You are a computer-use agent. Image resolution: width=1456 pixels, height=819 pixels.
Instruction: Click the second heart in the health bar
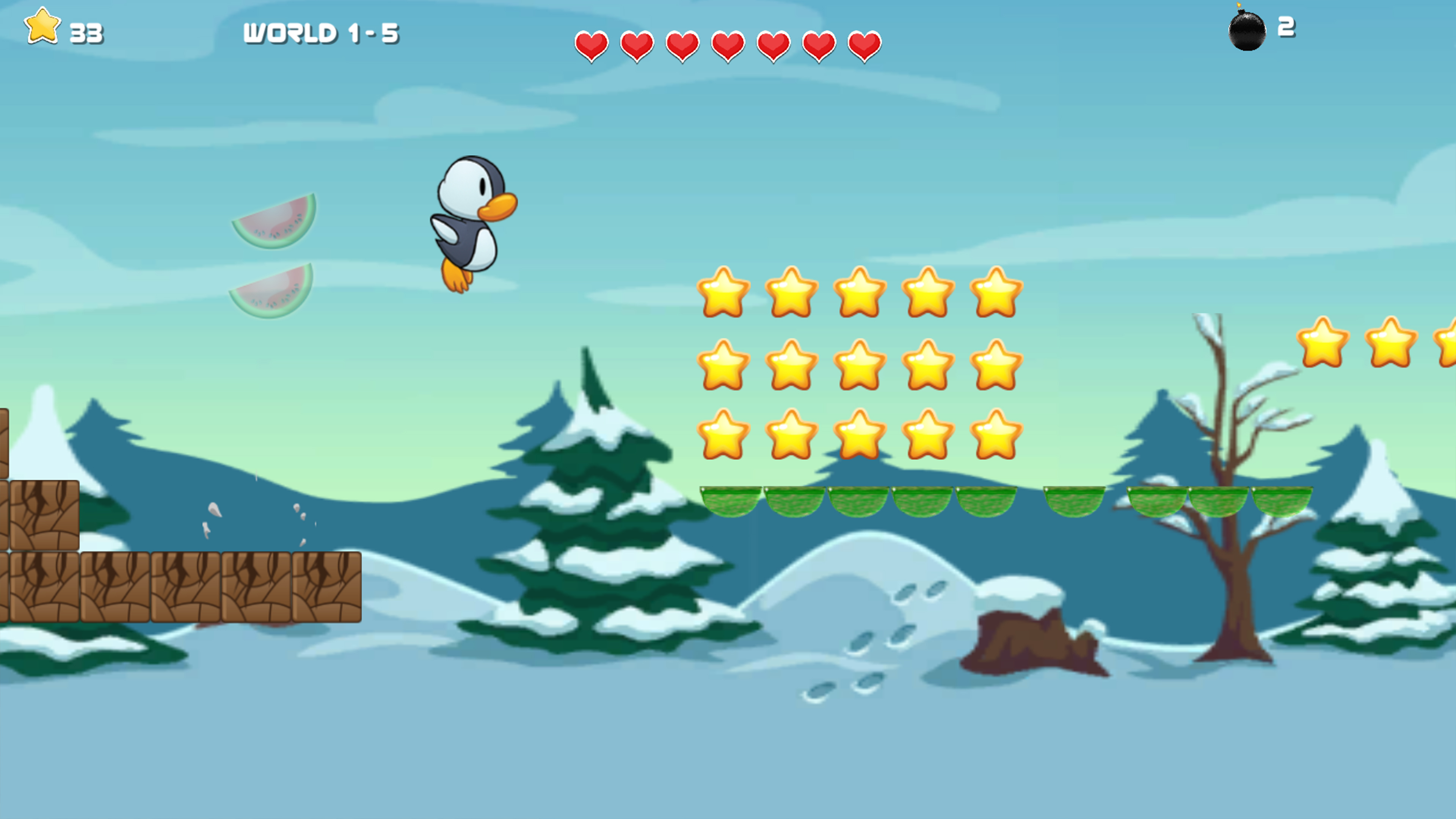(637, 46)
